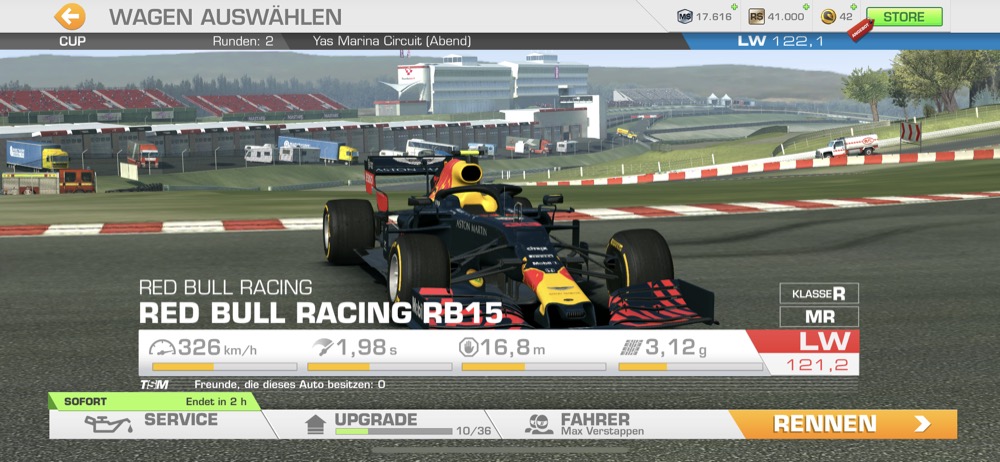Open the car Service menu

[160, 423]
